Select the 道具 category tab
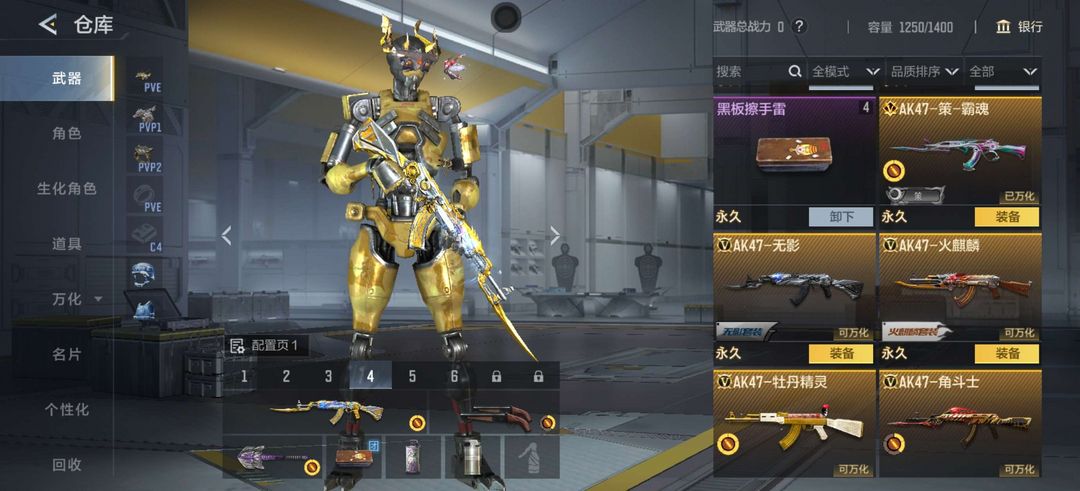The image size is (1080, 491). pyautogui.click(x=66, y=243)
